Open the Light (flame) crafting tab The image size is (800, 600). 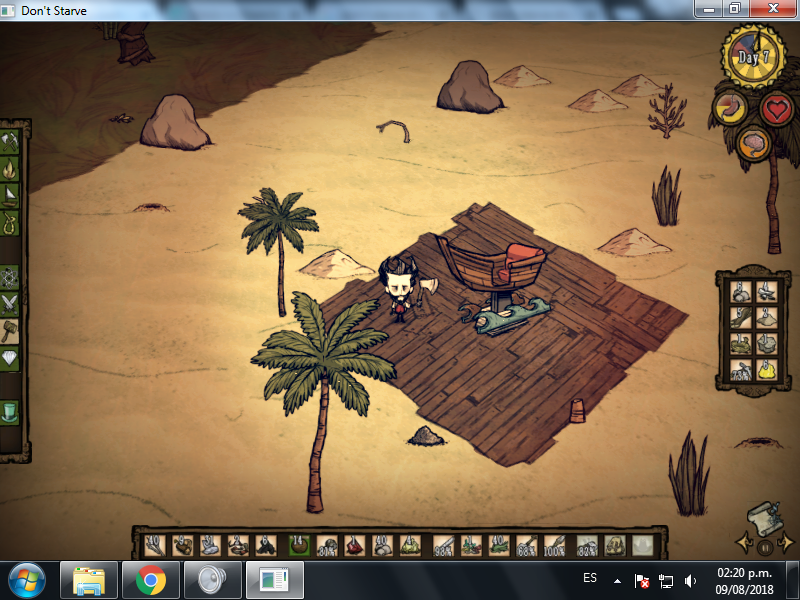11,168
